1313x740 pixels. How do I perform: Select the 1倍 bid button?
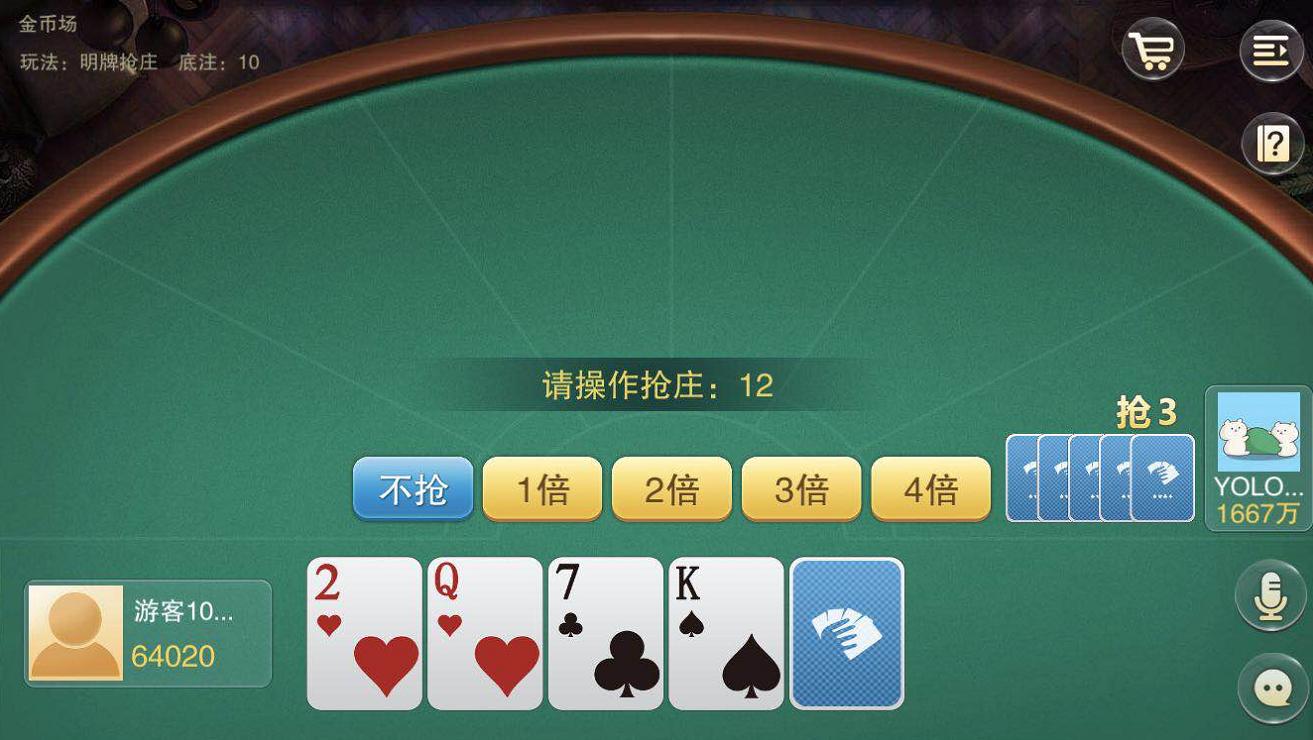point(541,489)
